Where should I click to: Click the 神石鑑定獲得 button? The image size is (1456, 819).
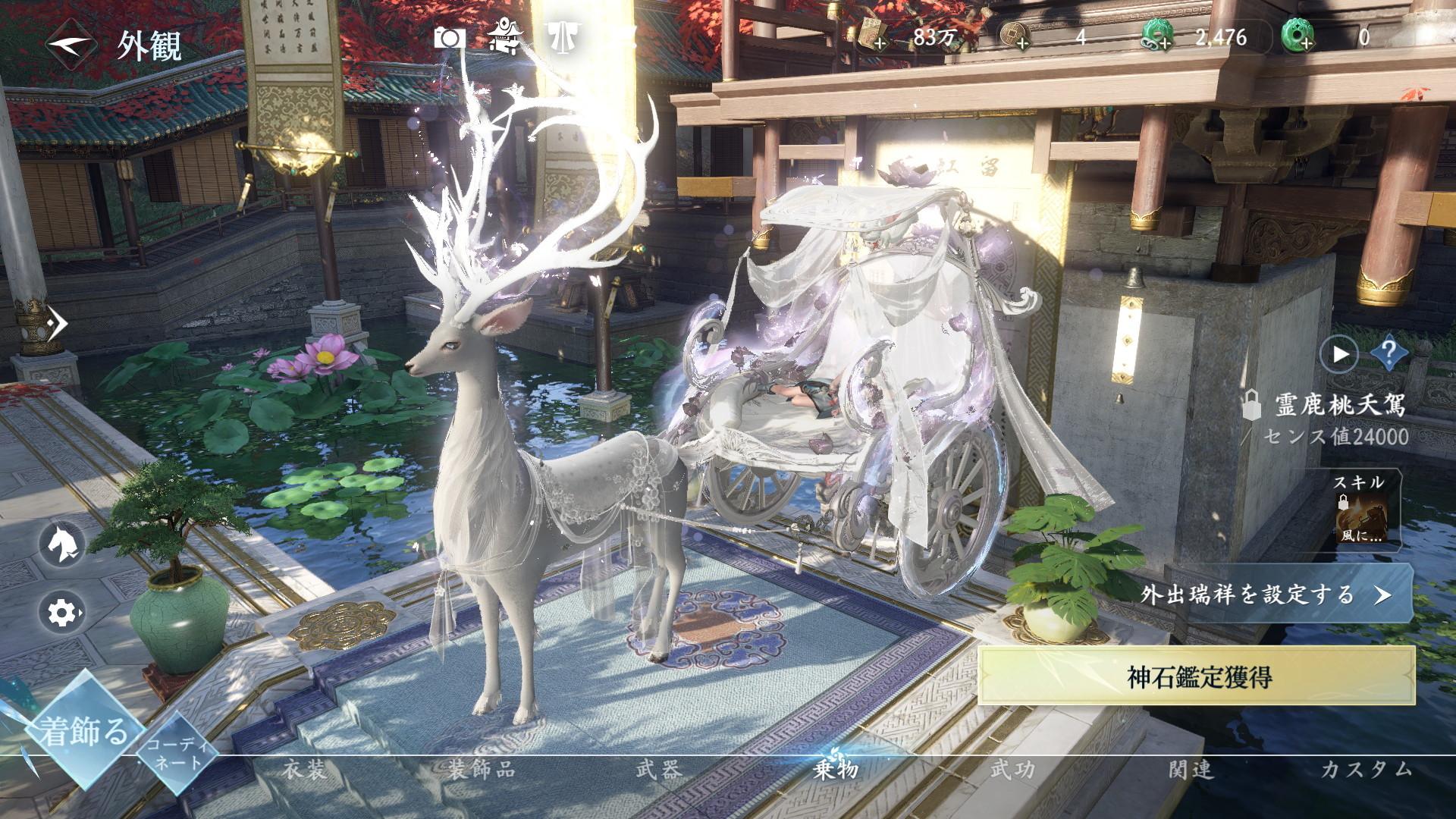click(x=1198, y=676)
